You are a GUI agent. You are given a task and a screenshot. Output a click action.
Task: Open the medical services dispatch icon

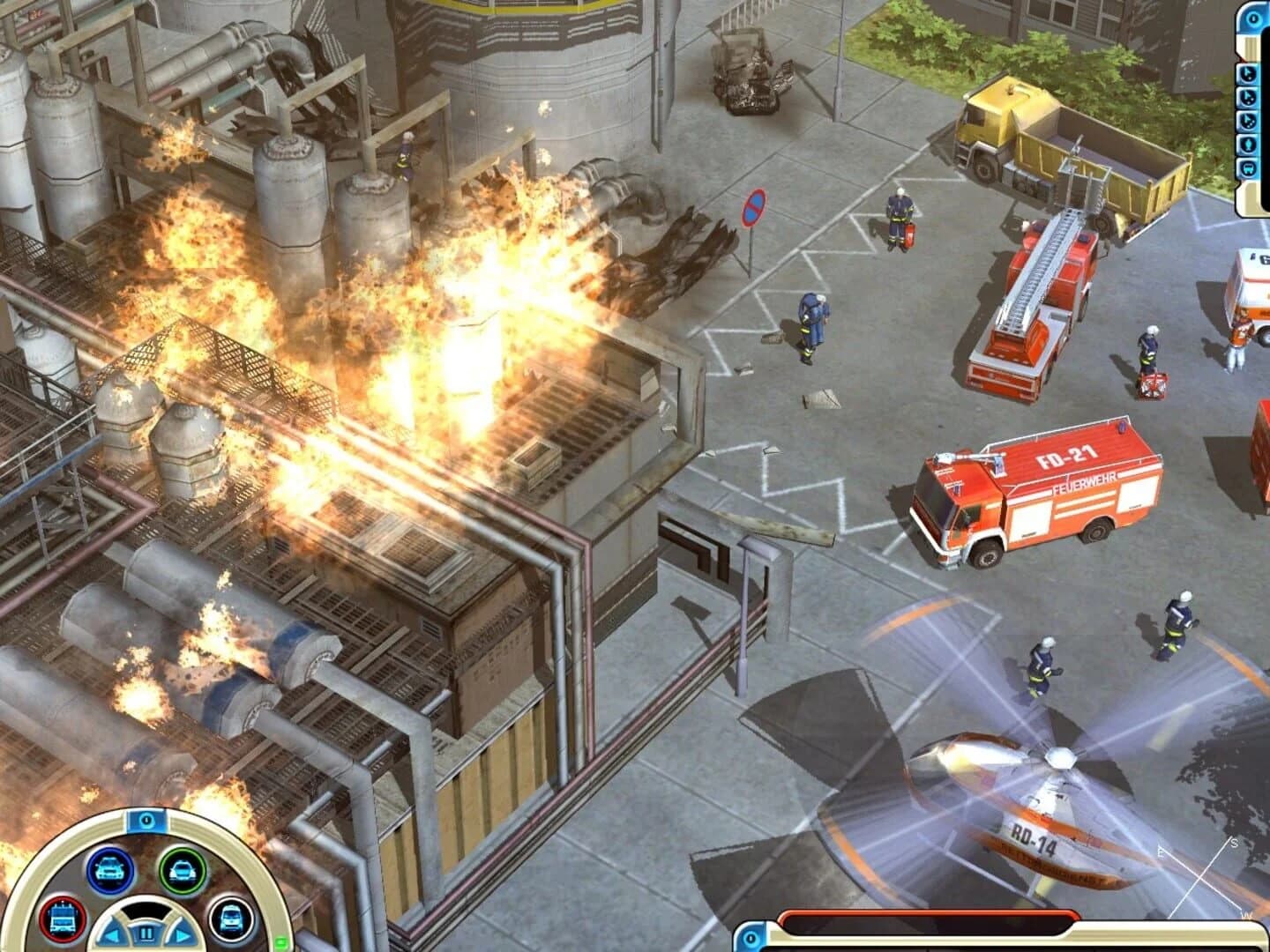click(x=231, y=920)
